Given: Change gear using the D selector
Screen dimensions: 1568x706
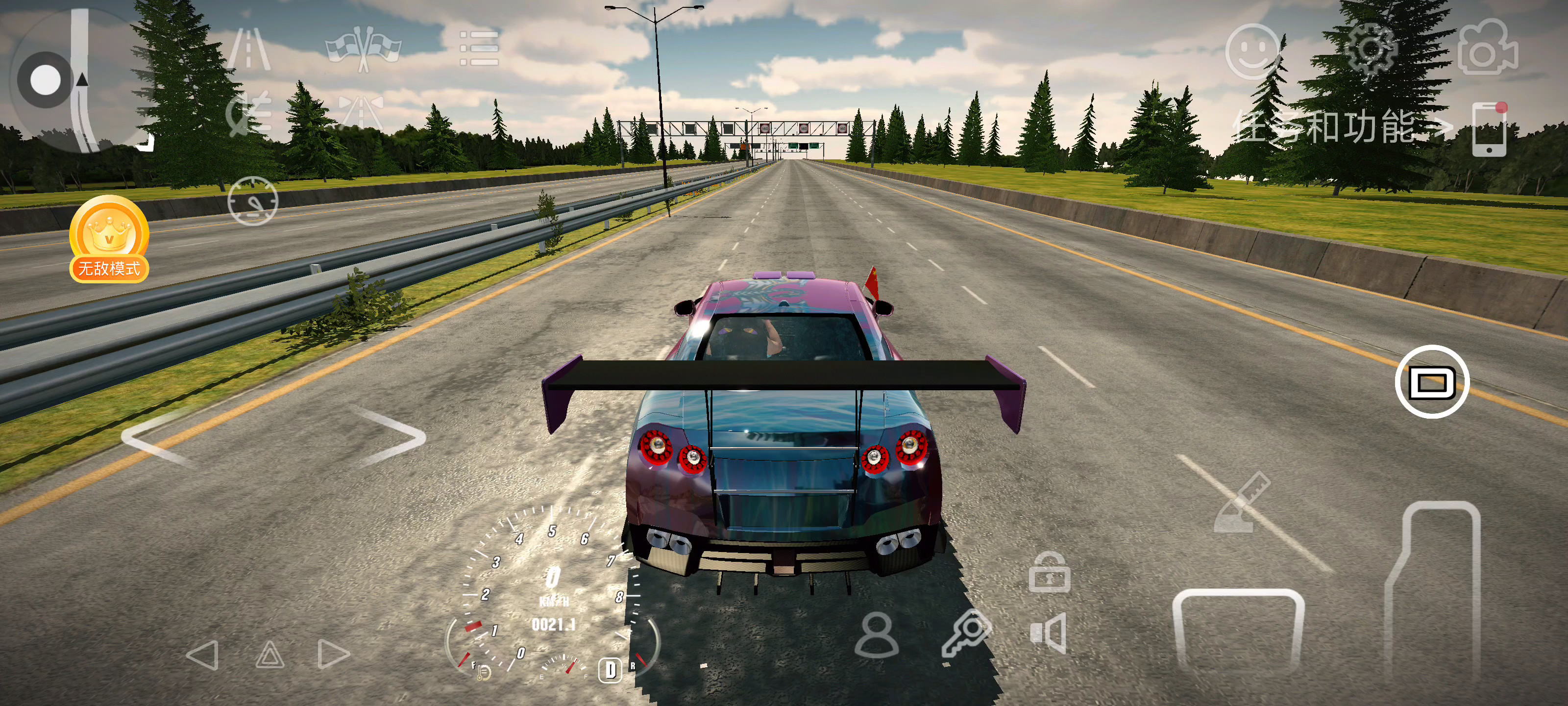Looking at the screenshot, I should pos(611,670).
